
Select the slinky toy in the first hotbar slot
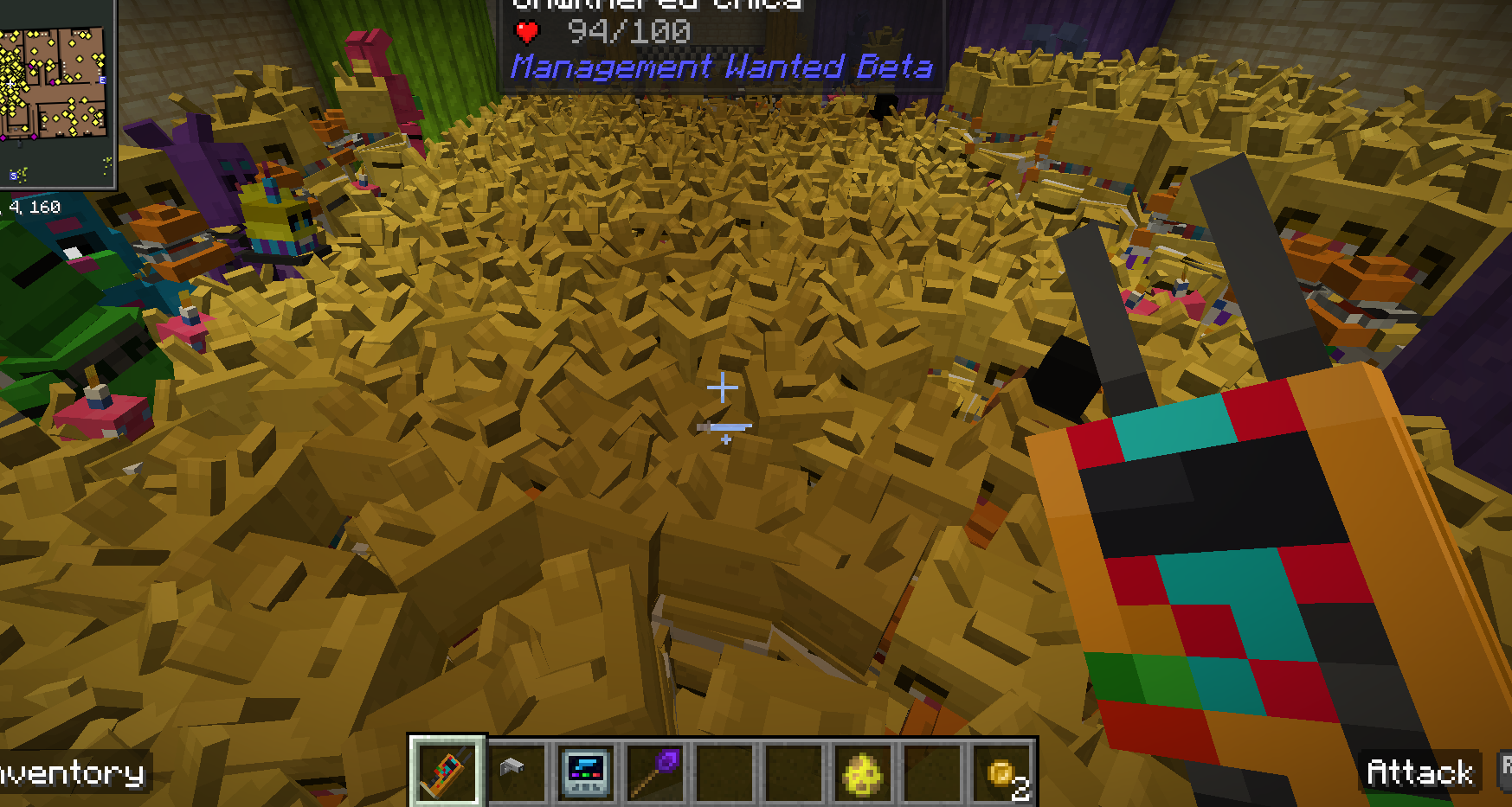(447, 772)
